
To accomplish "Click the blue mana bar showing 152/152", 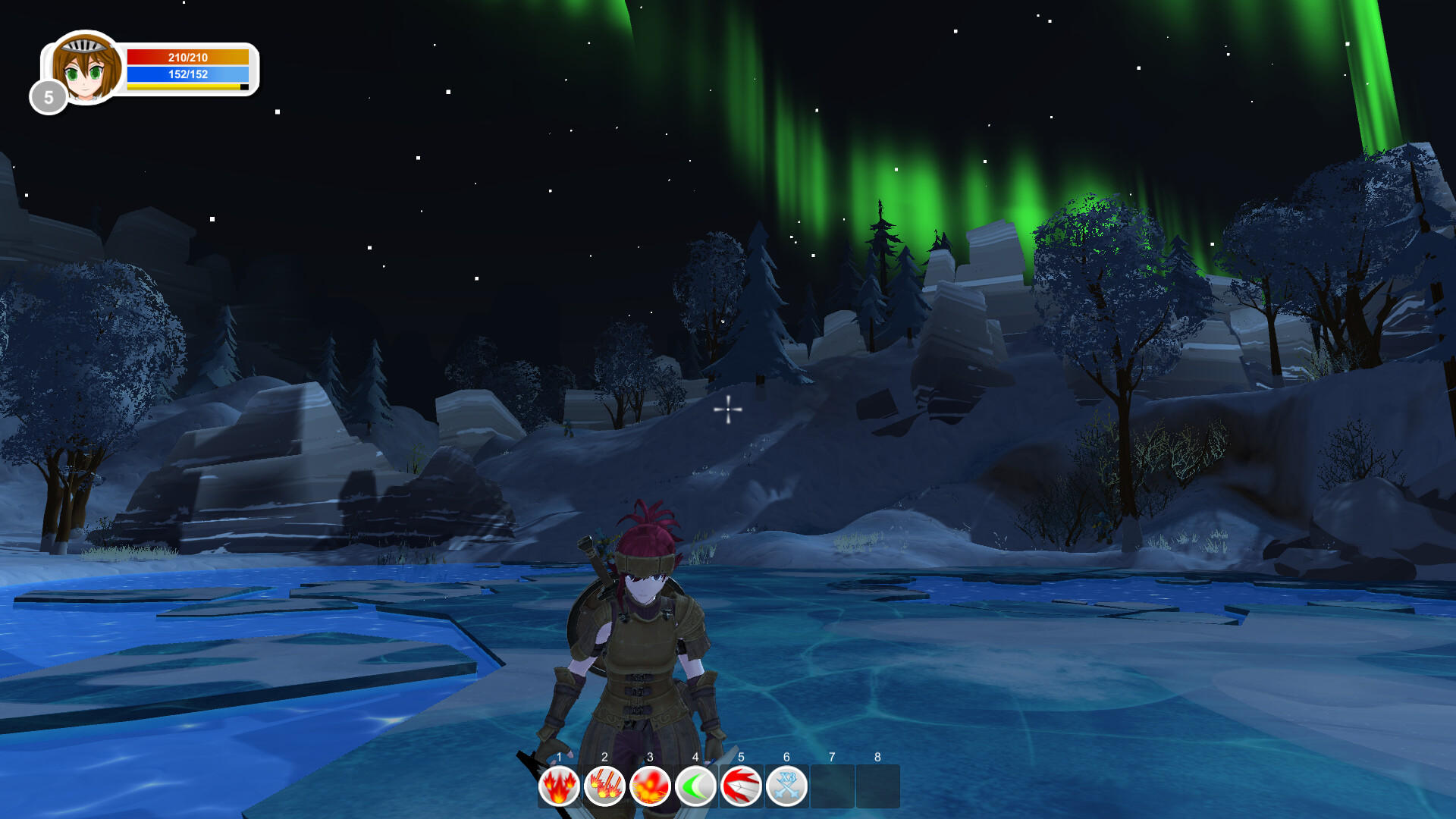I will point(187,74).
